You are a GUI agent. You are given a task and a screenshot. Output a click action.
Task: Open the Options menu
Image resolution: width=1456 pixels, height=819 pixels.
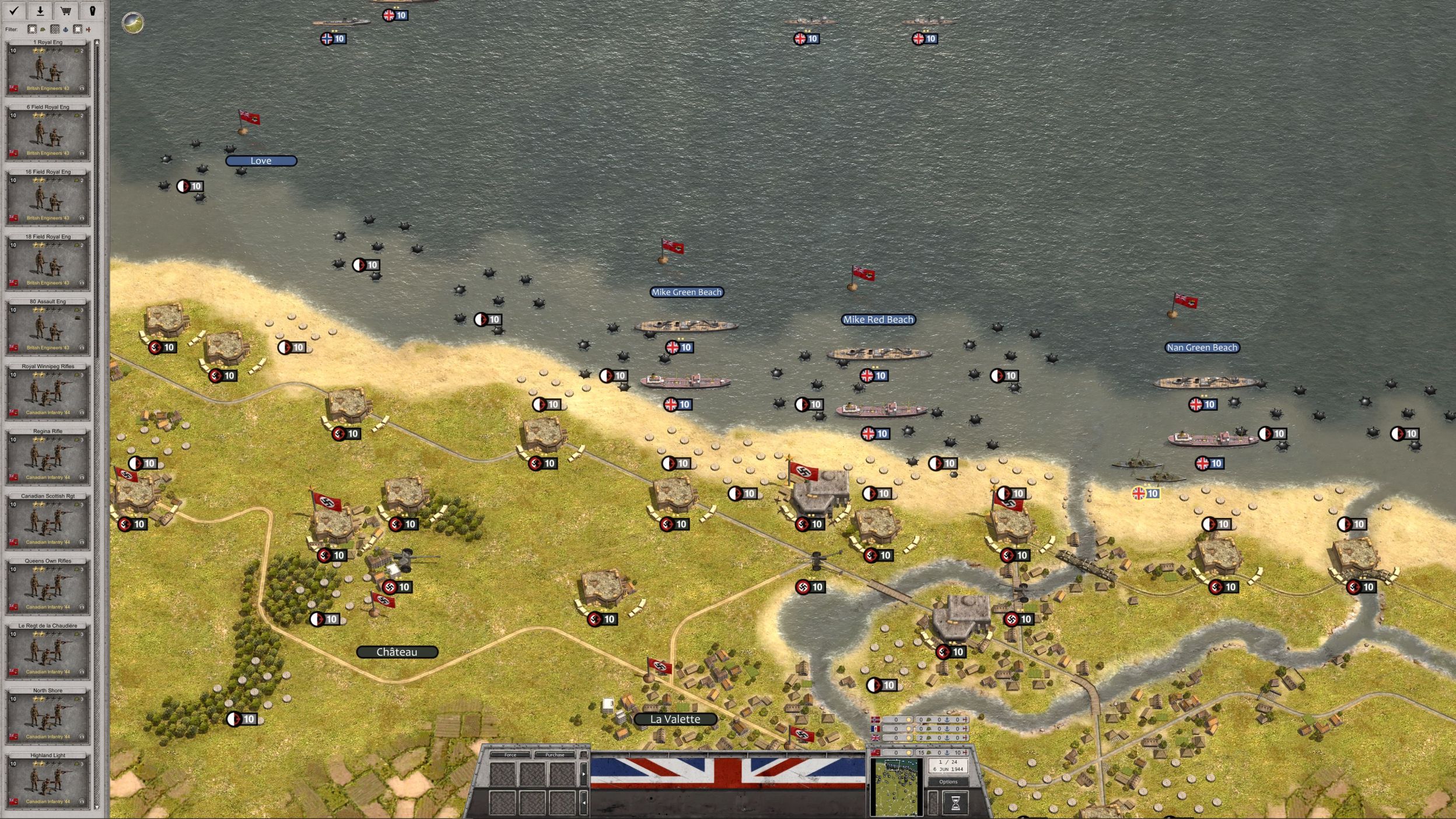point(948,782)
